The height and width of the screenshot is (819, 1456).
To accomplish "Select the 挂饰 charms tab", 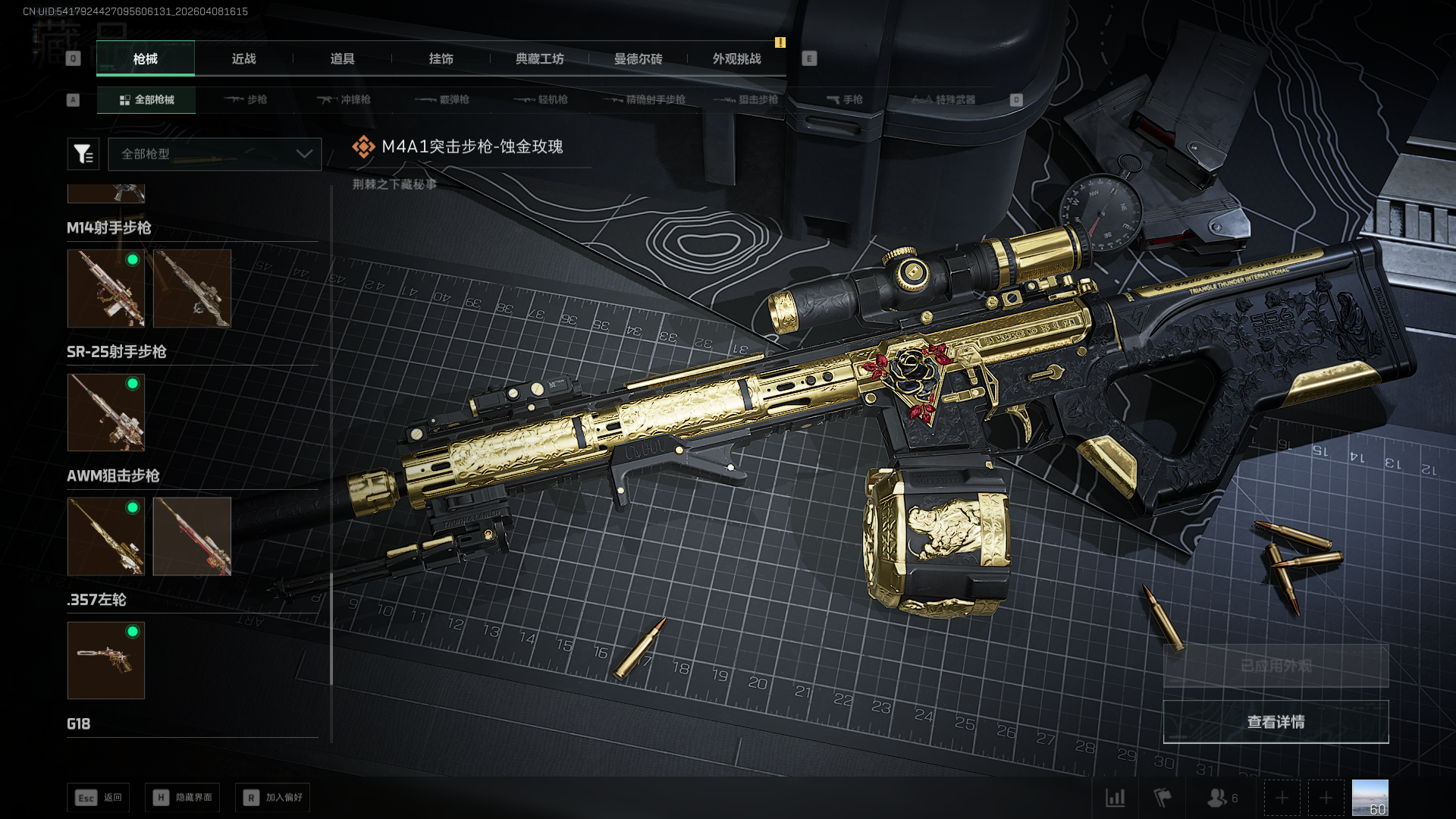I will (x=441, y=59).
